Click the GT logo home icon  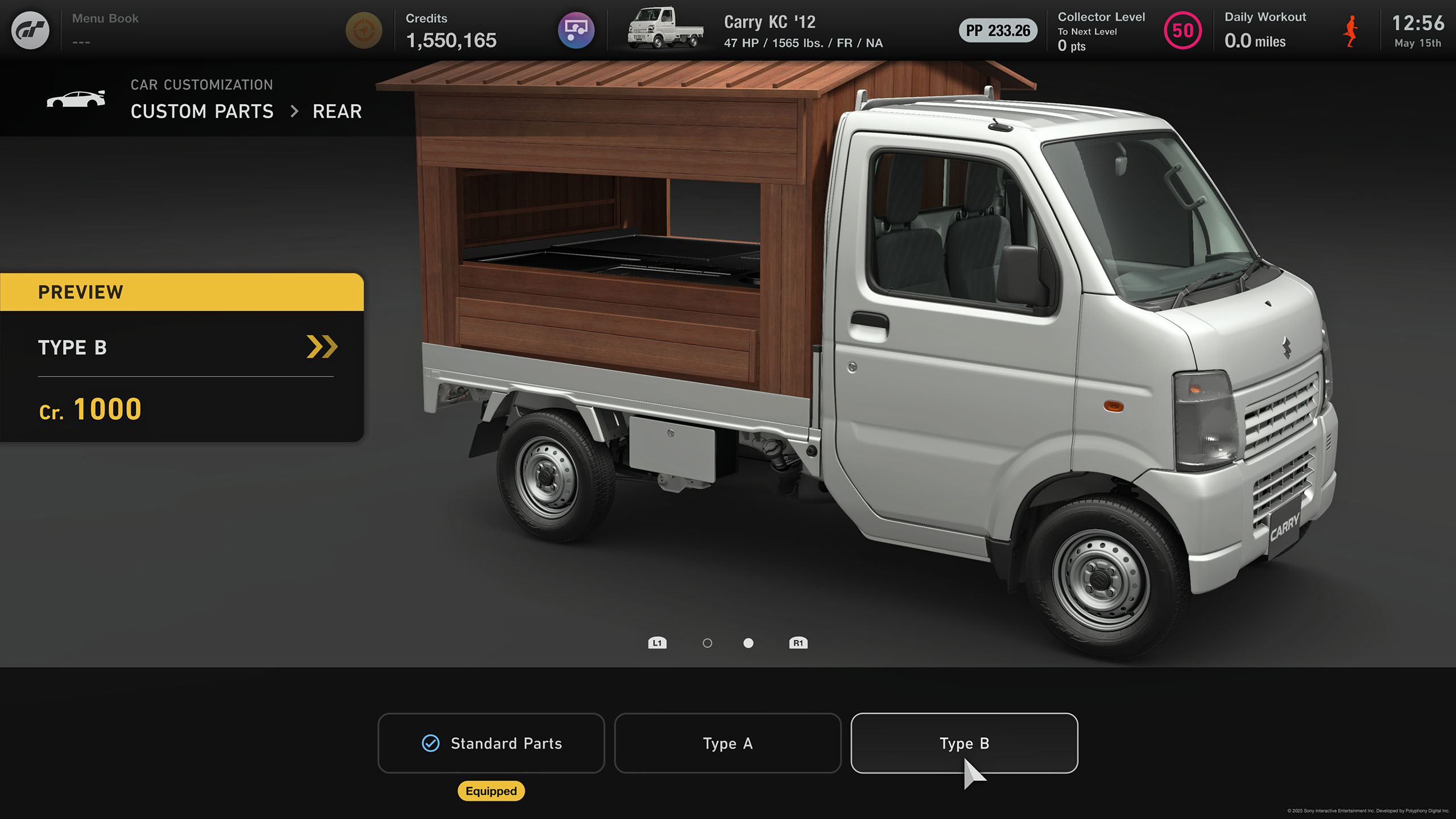(31, 30)
